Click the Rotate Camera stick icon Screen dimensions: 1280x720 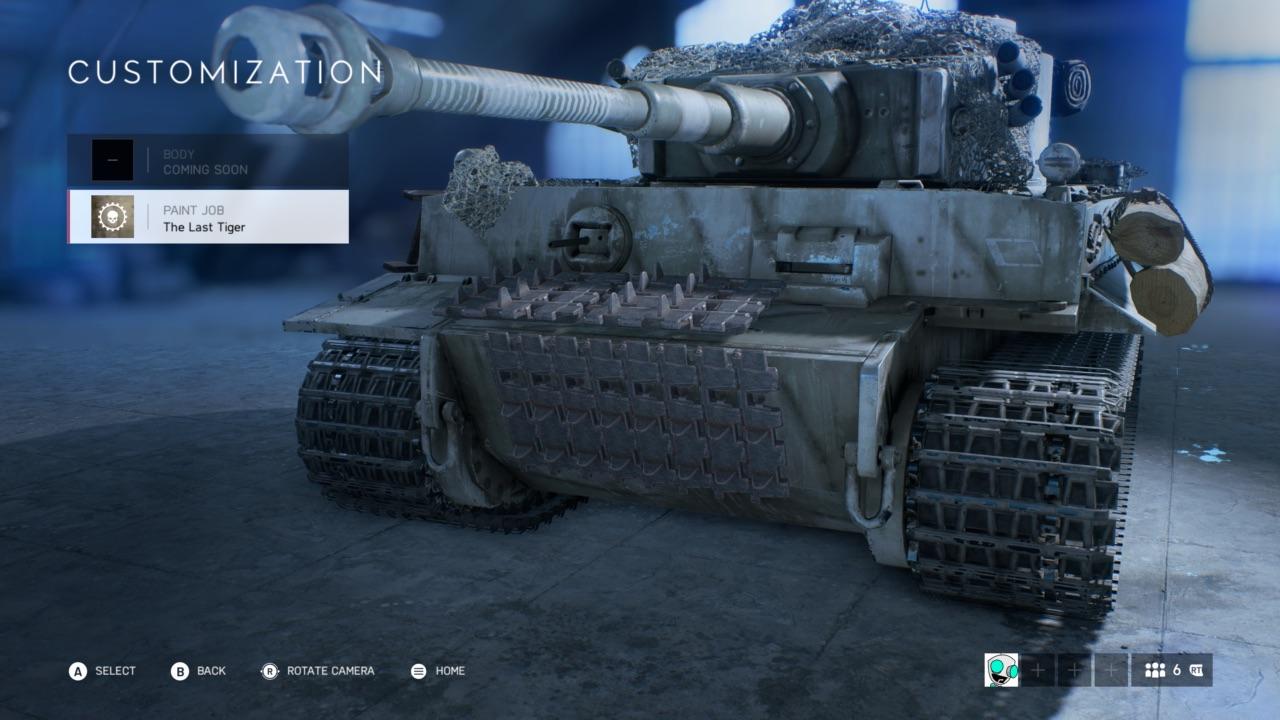tap(268, 671)
